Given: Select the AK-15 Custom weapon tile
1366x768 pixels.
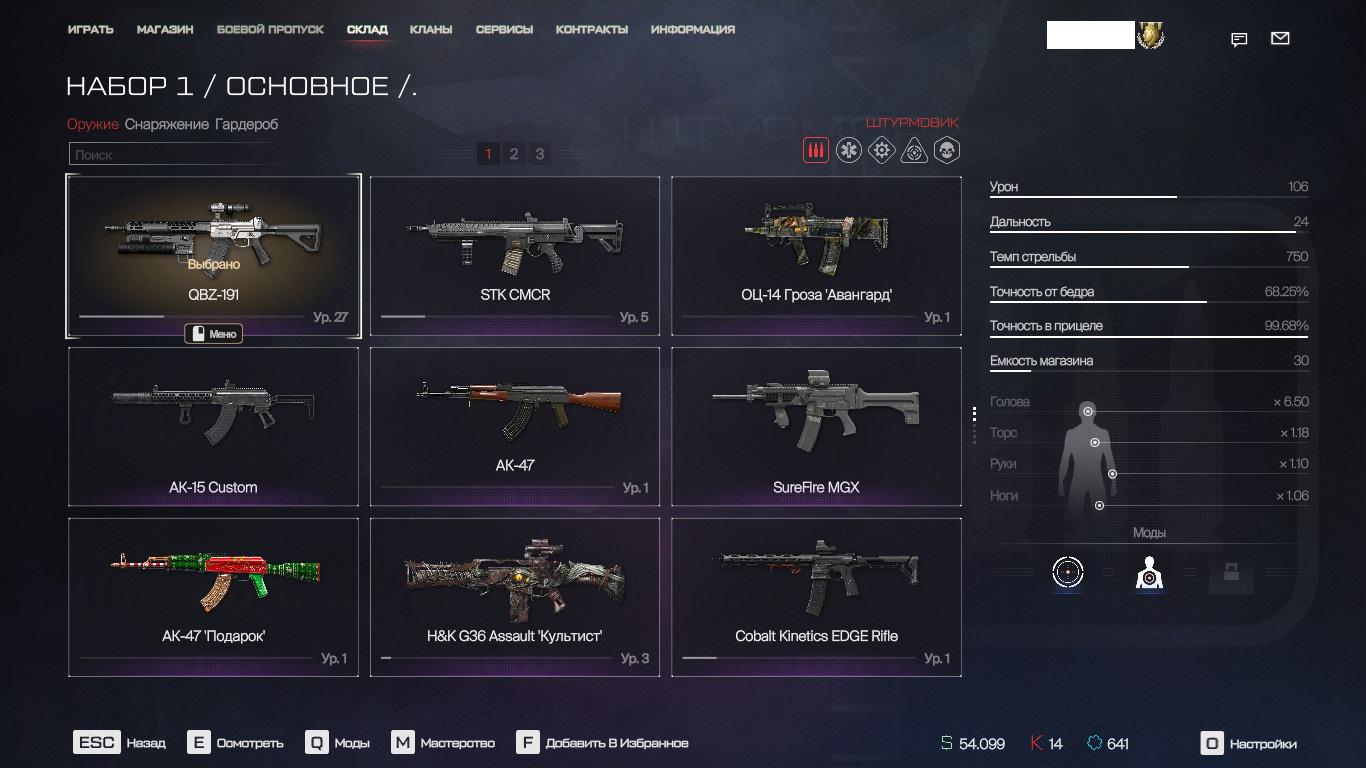Looking at the screenshot, I should coord(213,427).
